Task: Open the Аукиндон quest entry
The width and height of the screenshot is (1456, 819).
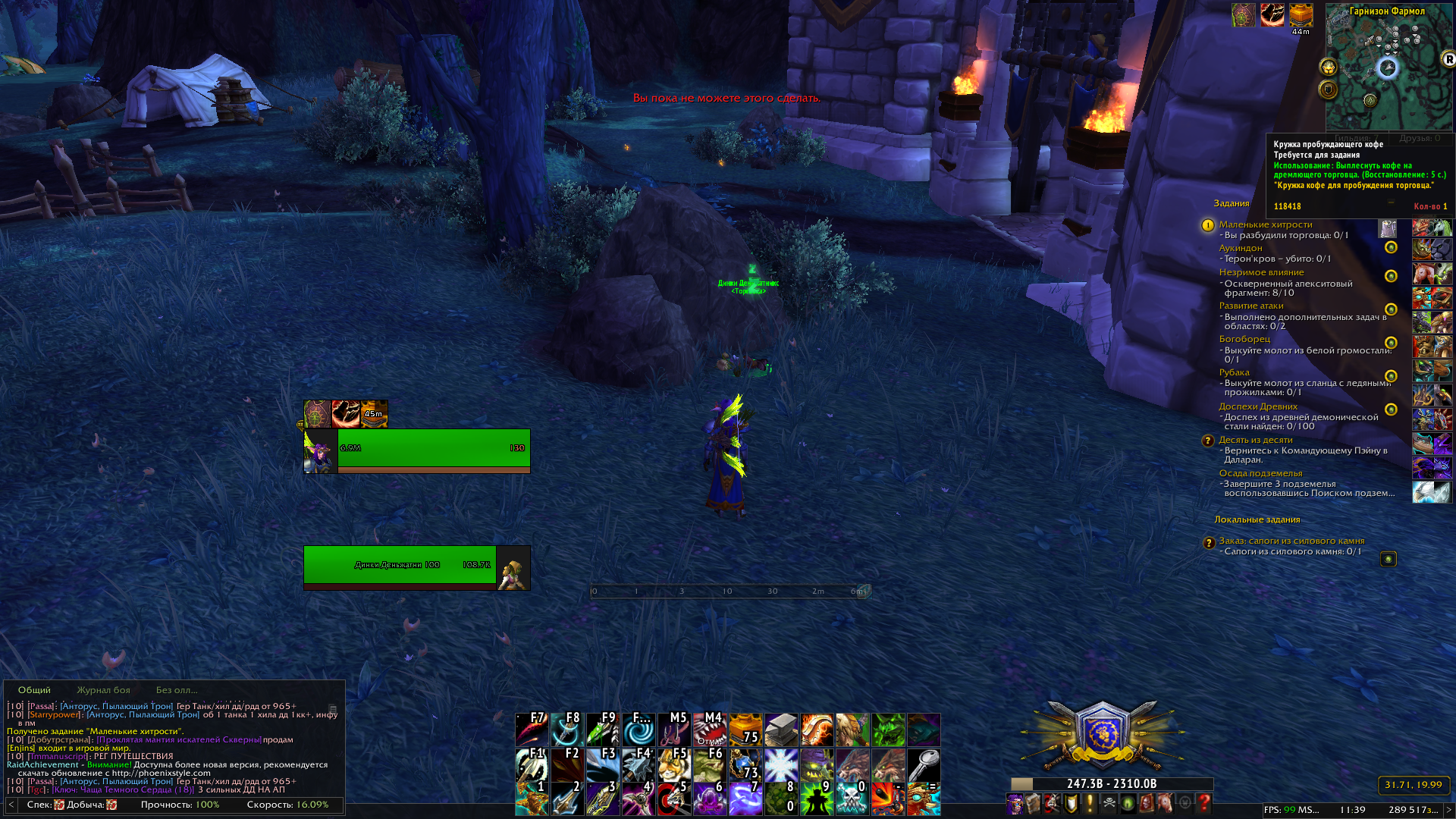Action: click(1241, 248)
